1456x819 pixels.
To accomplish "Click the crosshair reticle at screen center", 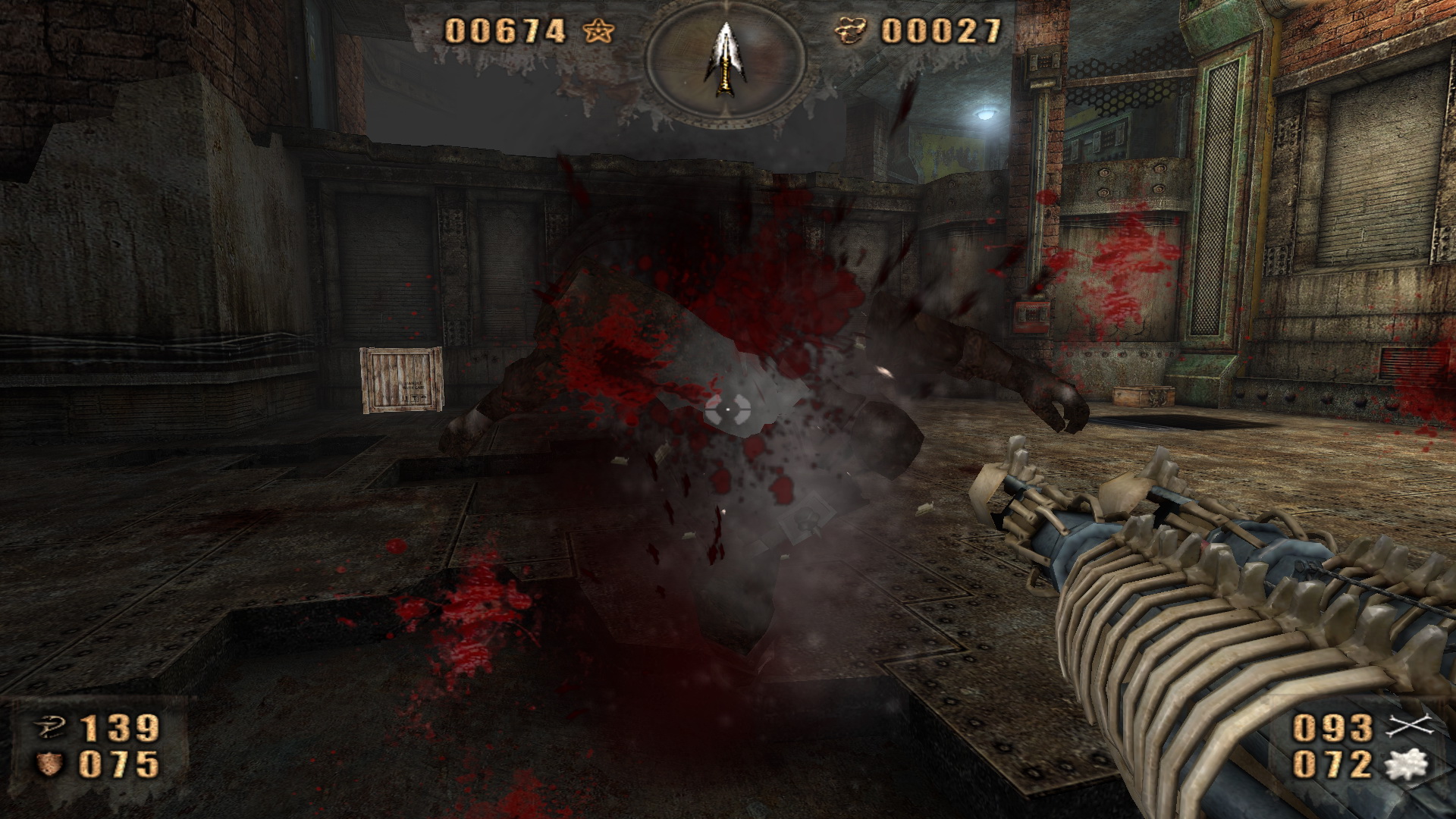I will pos(728,409).
